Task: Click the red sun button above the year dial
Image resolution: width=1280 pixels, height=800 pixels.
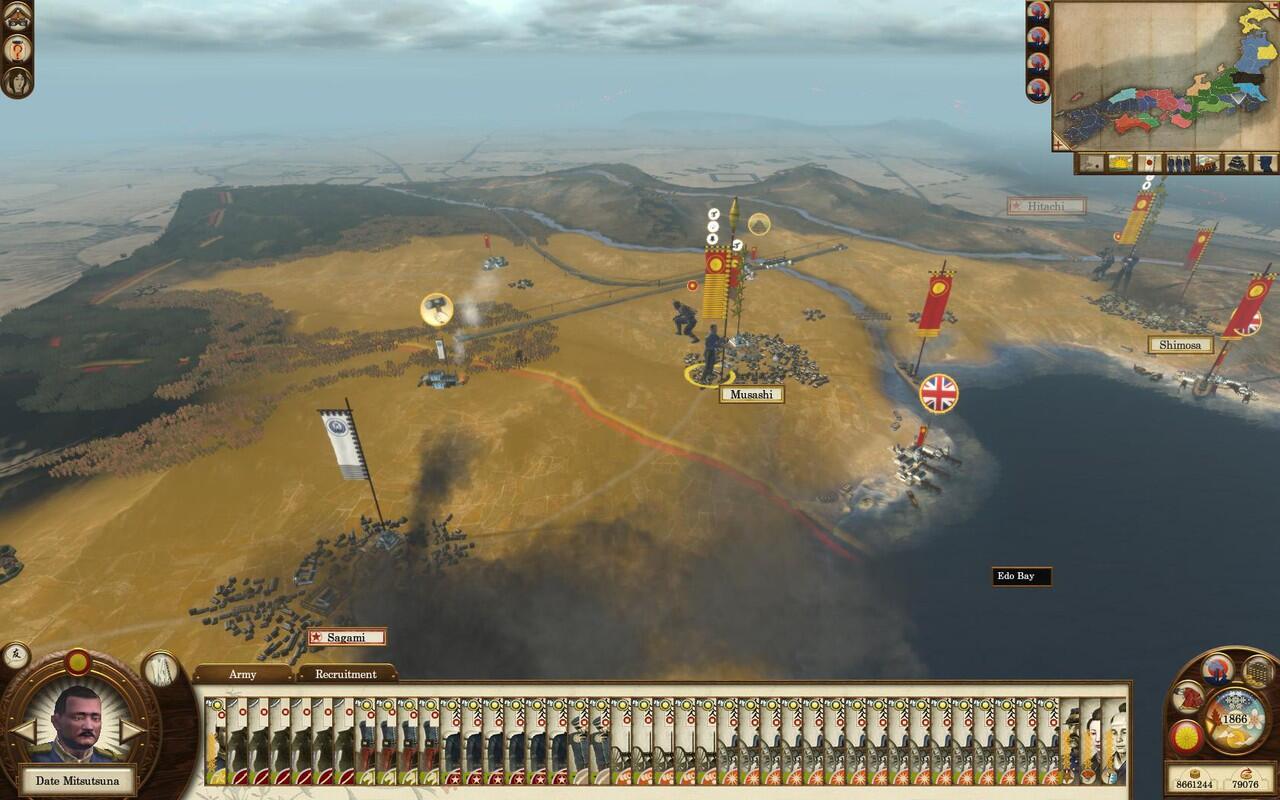Action: [1216, 667]
